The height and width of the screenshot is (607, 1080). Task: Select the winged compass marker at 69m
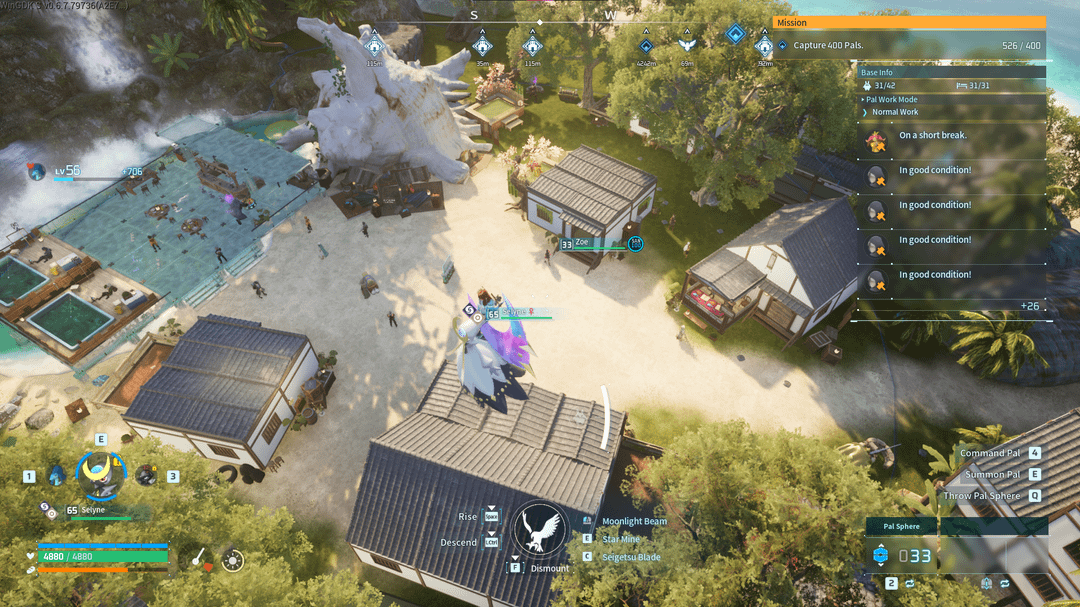click(x=686, y=45)
